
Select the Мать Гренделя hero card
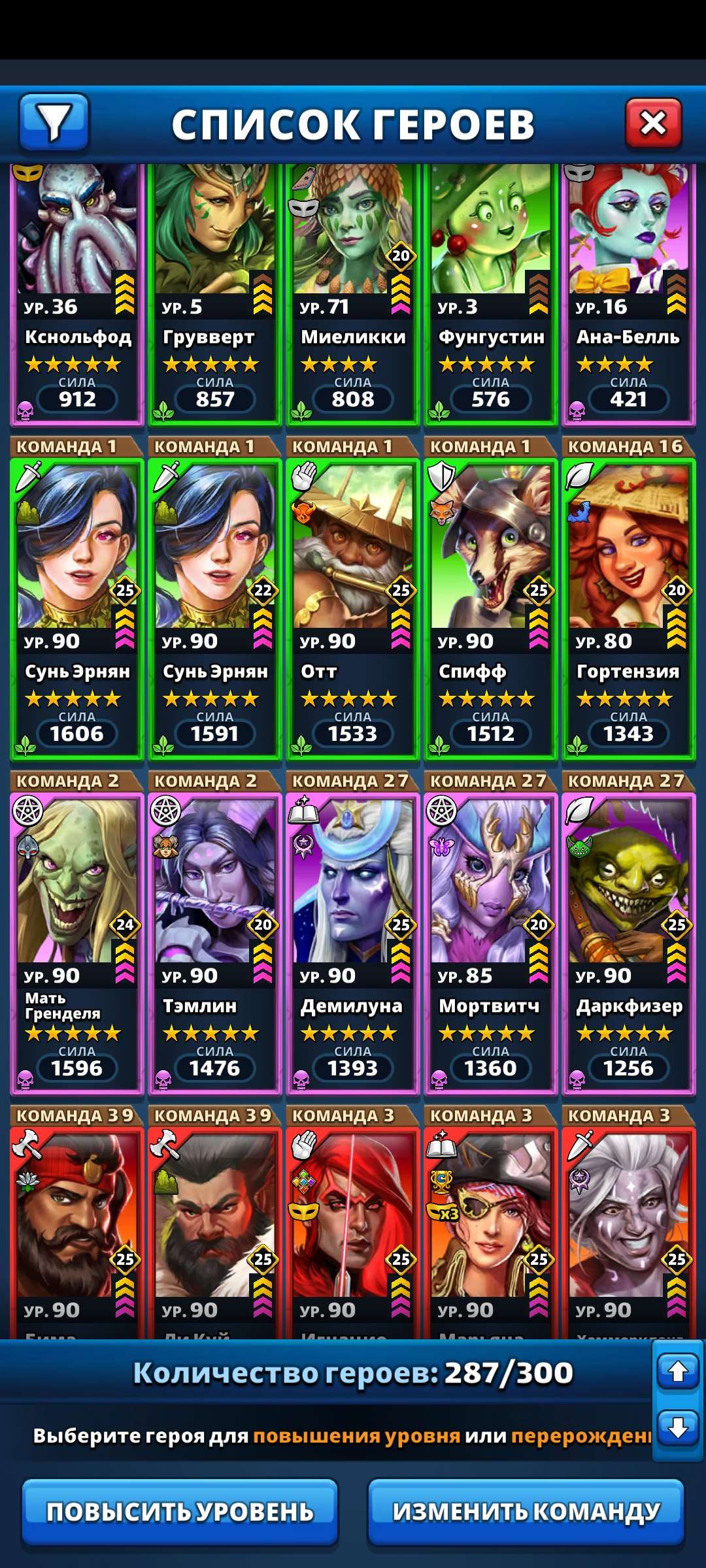pyautogui.click(x=77, y=943)
